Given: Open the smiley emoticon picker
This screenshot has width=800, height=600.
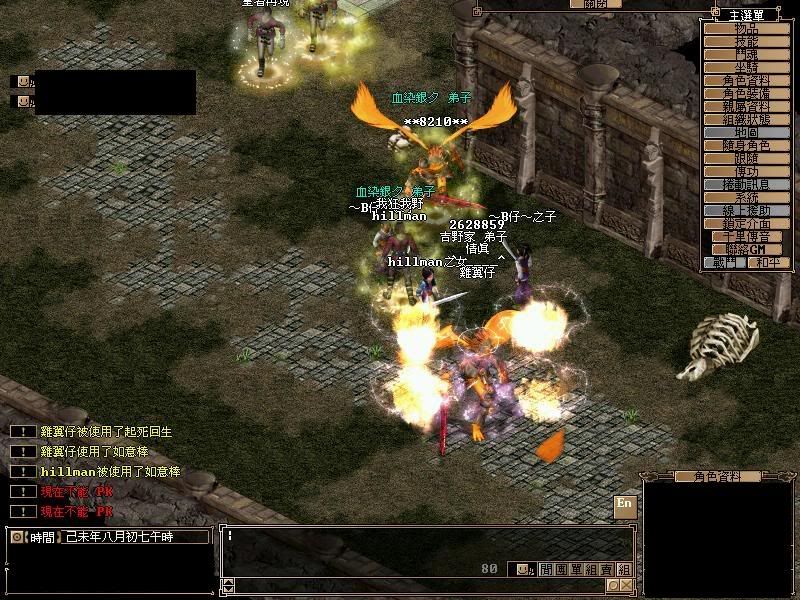Looking at the screenshot, I should tap(521, 569).
